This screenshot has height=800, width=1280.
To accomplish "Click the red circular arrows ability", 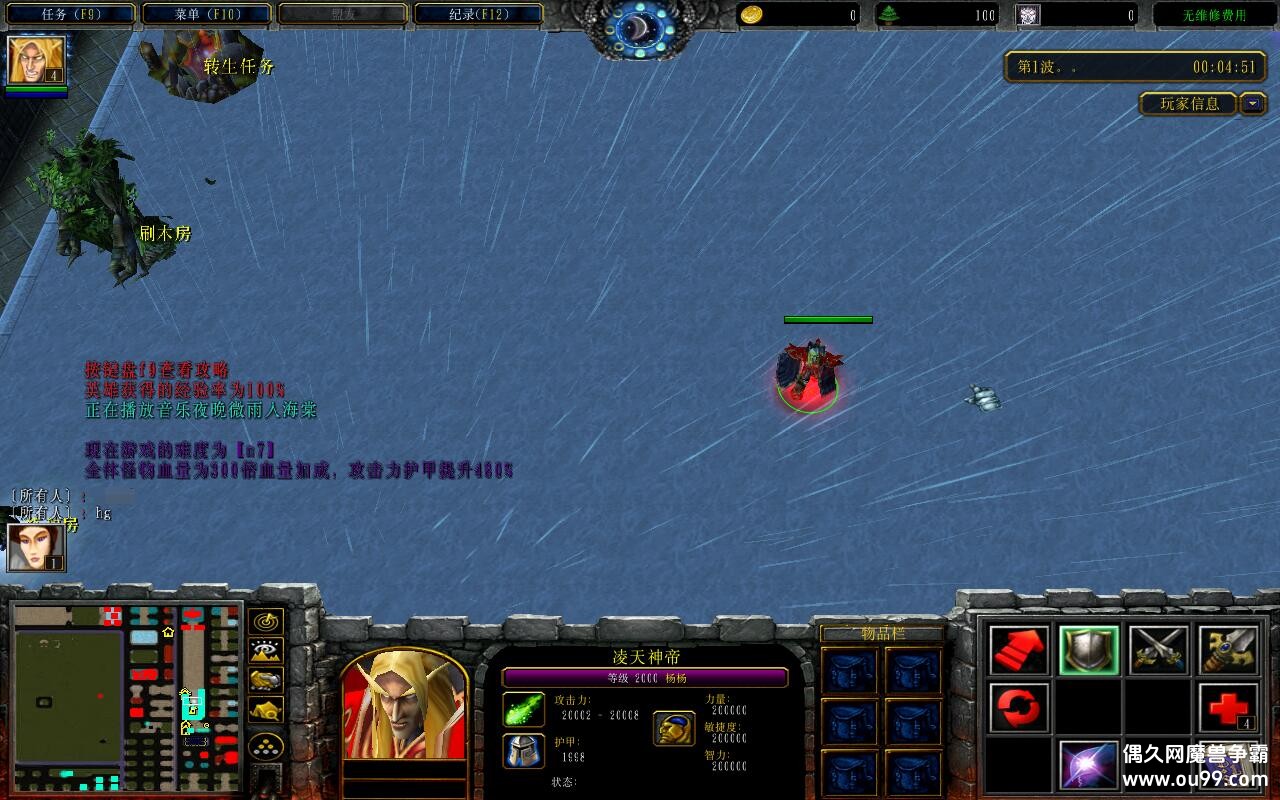I will (1019, 708).
